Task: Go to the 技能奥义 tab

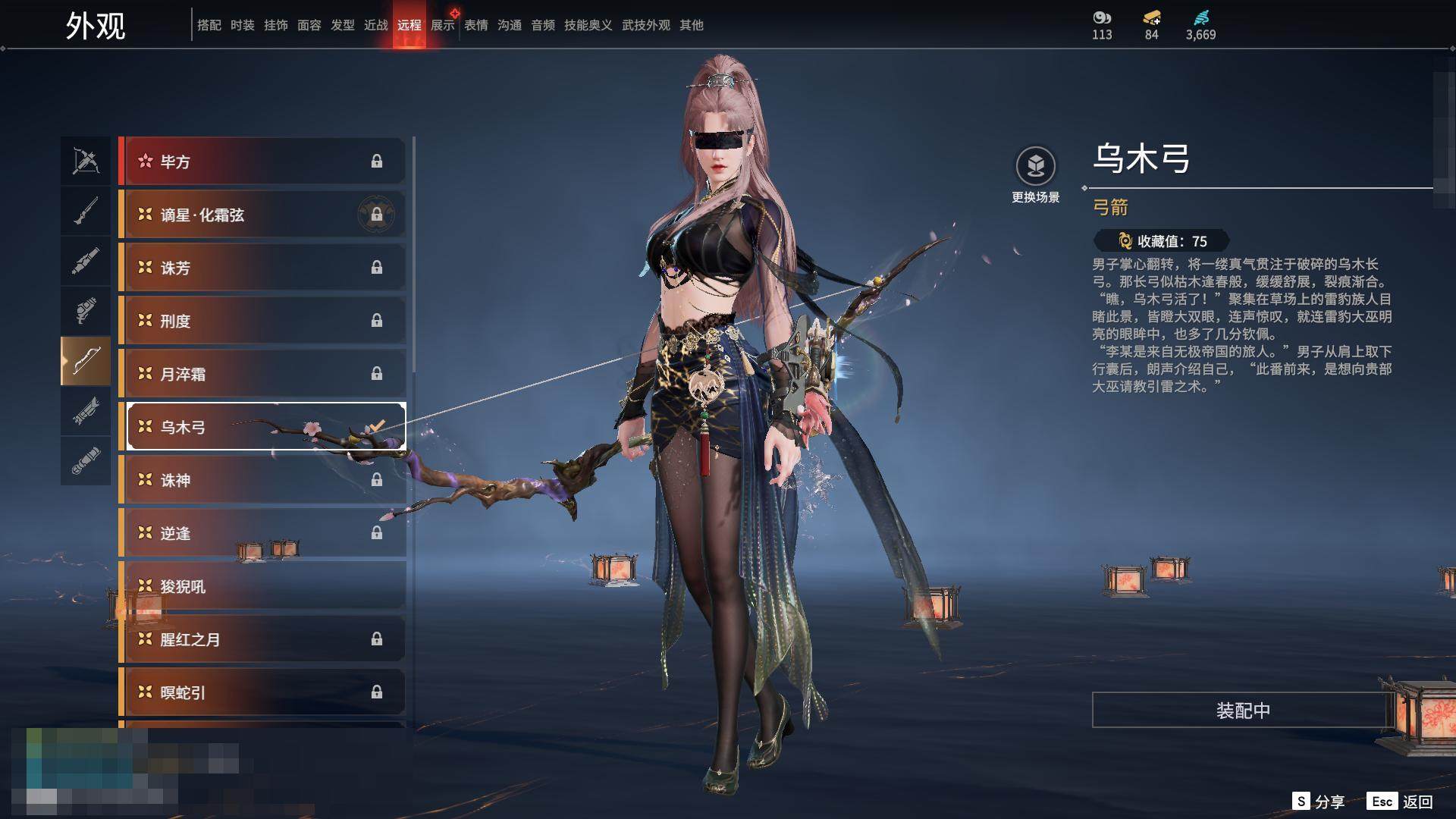Action: pyautogui.click(x=588, y=25)
